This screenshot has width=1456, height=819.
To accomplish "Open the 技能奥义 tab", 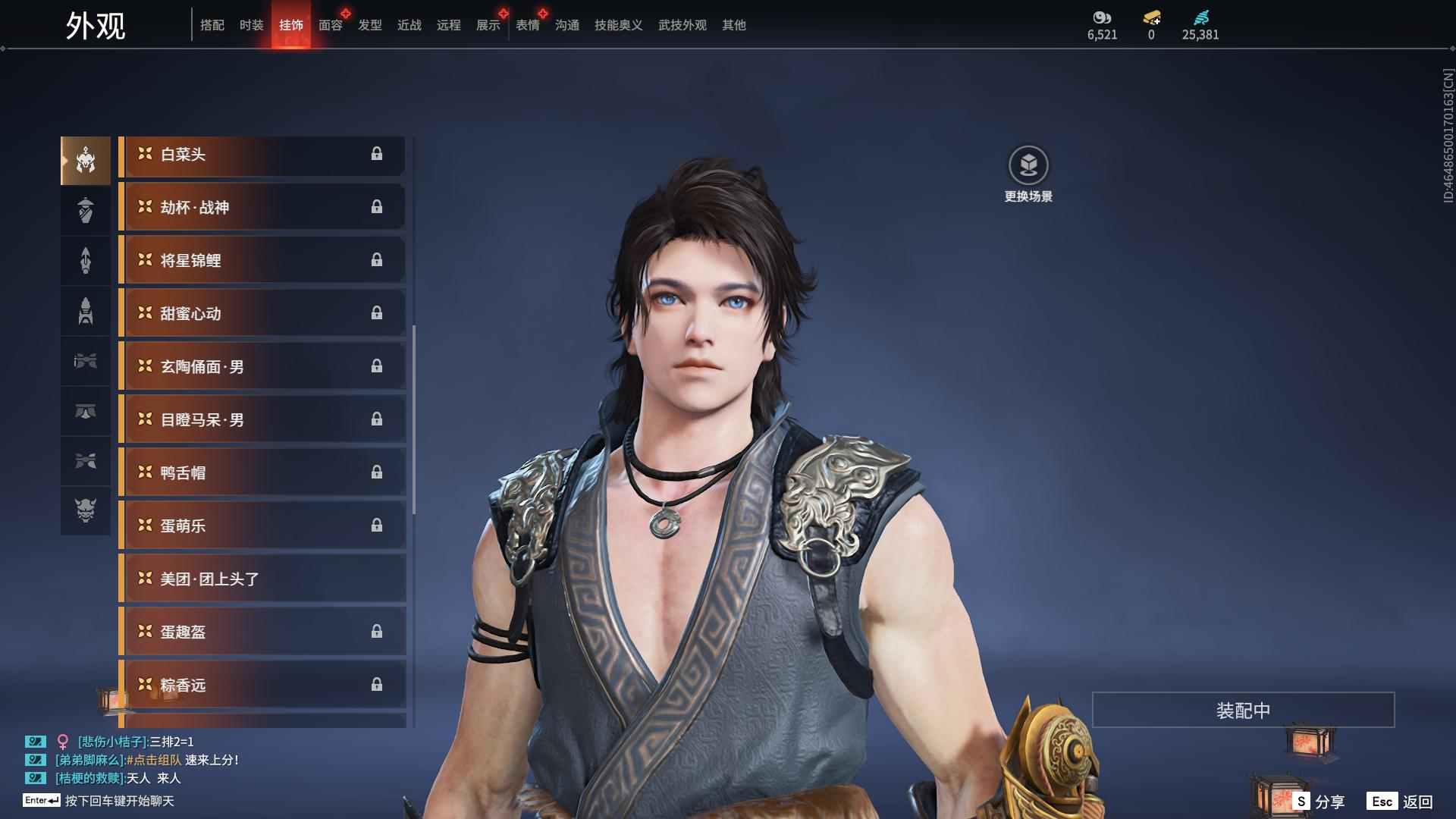I will [618, 25].
